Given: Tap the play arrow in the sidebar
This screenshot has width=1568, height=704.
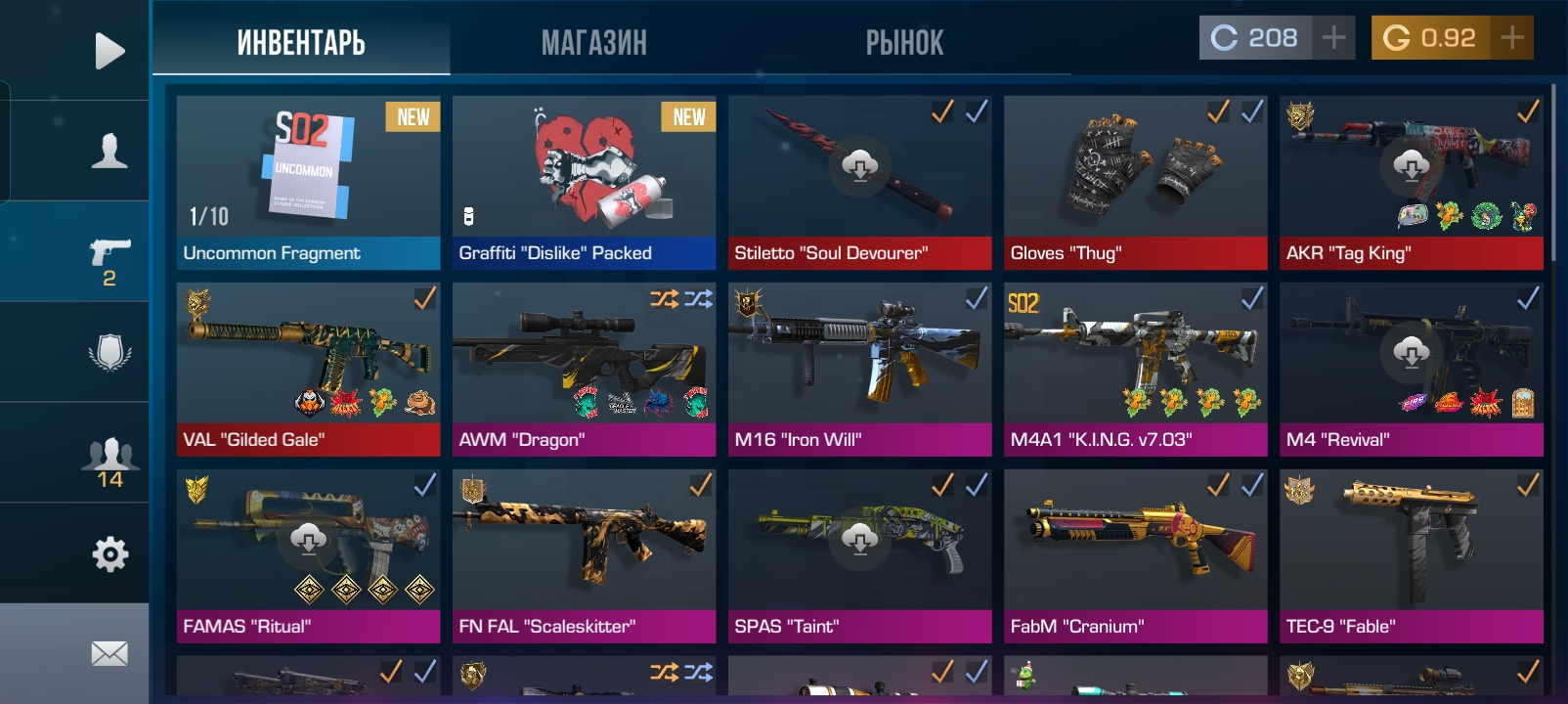Looking at the screenshot, I should 109,51.
